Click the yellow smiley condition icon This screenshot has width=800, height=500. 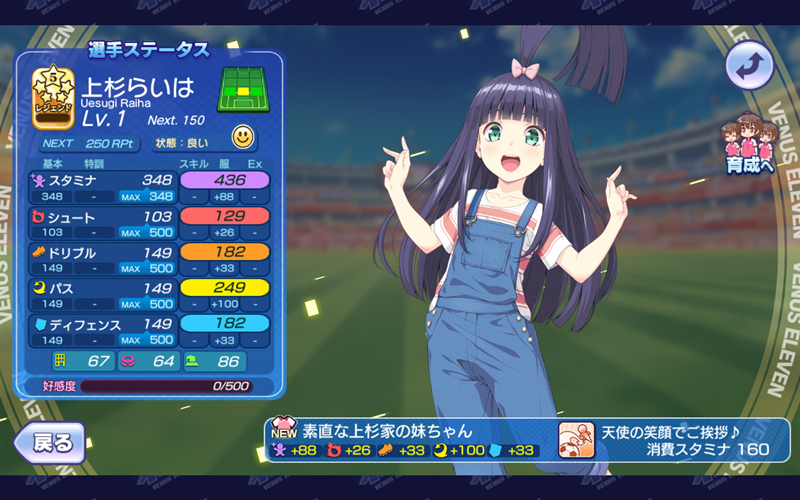243,136
